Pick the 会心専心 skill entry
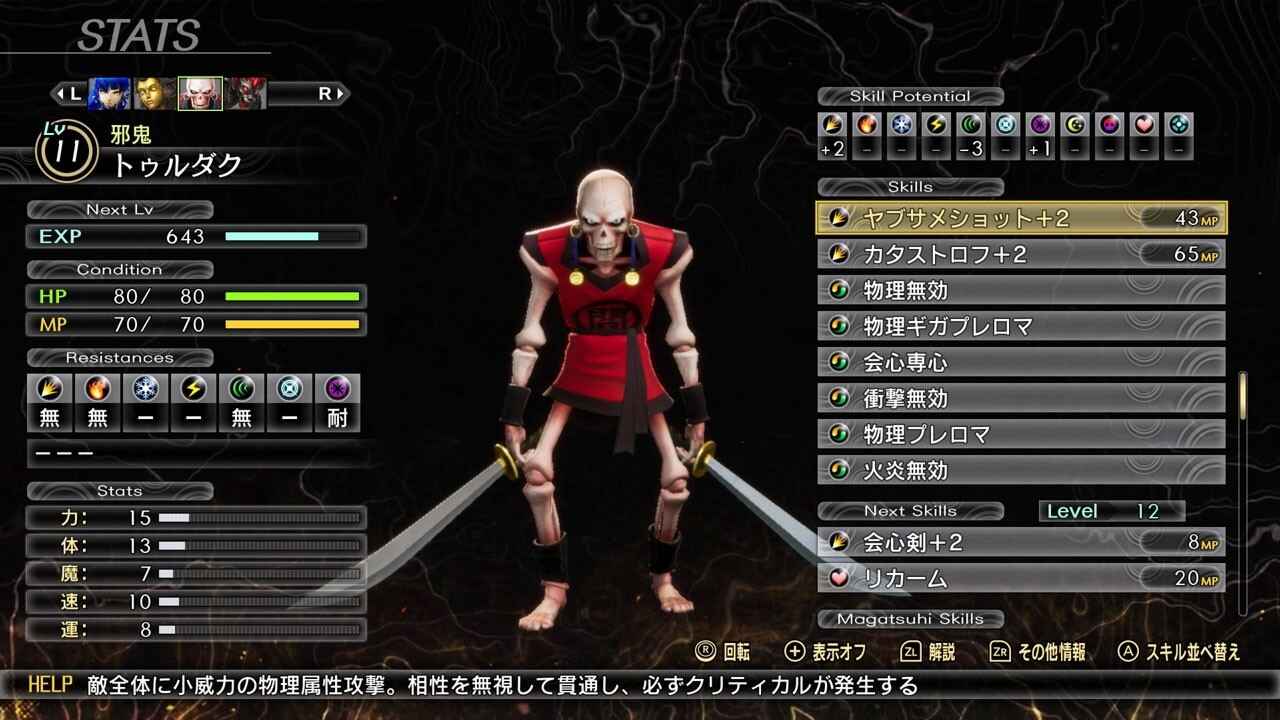1280x720 pixels. point(1021,362)
